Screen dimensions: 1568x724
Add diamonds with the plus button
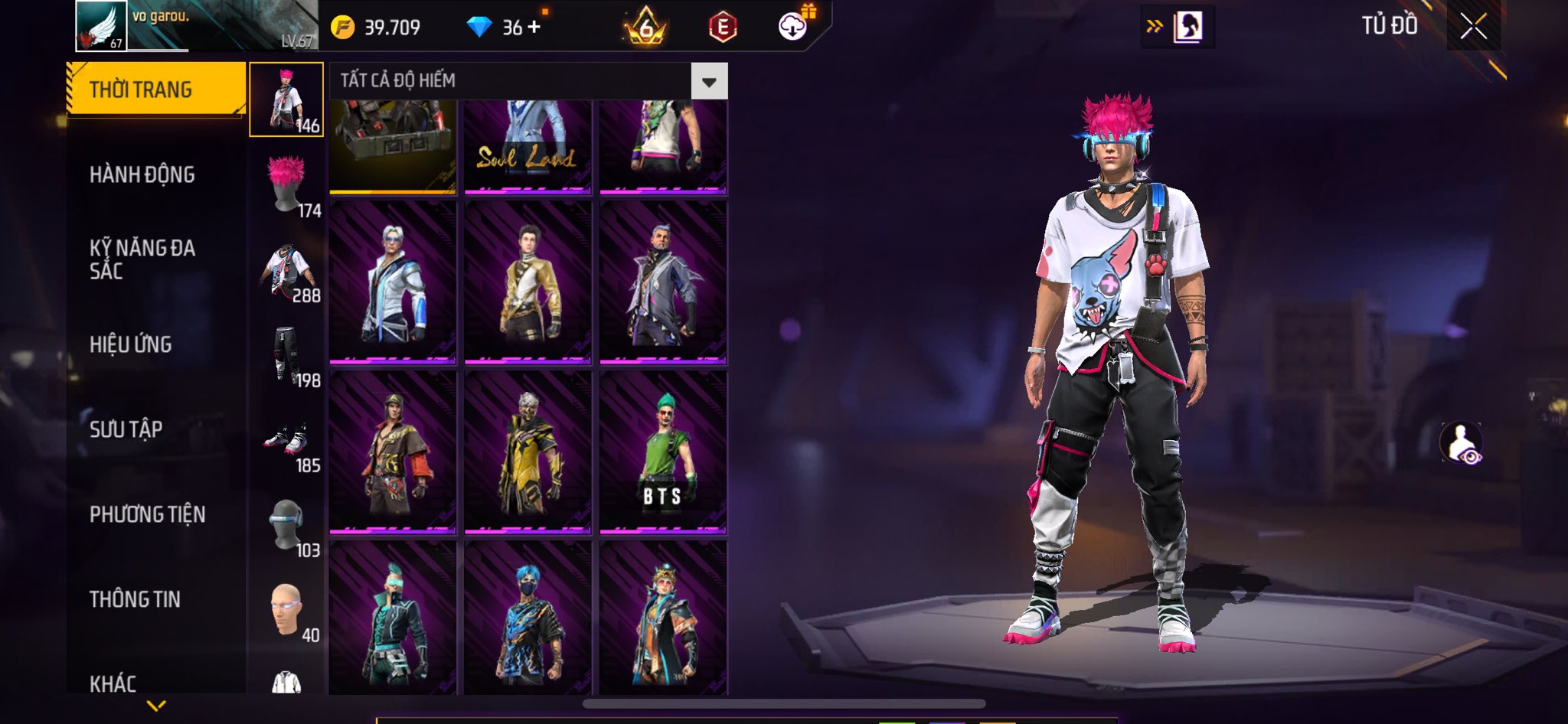(x=534, y=27)
